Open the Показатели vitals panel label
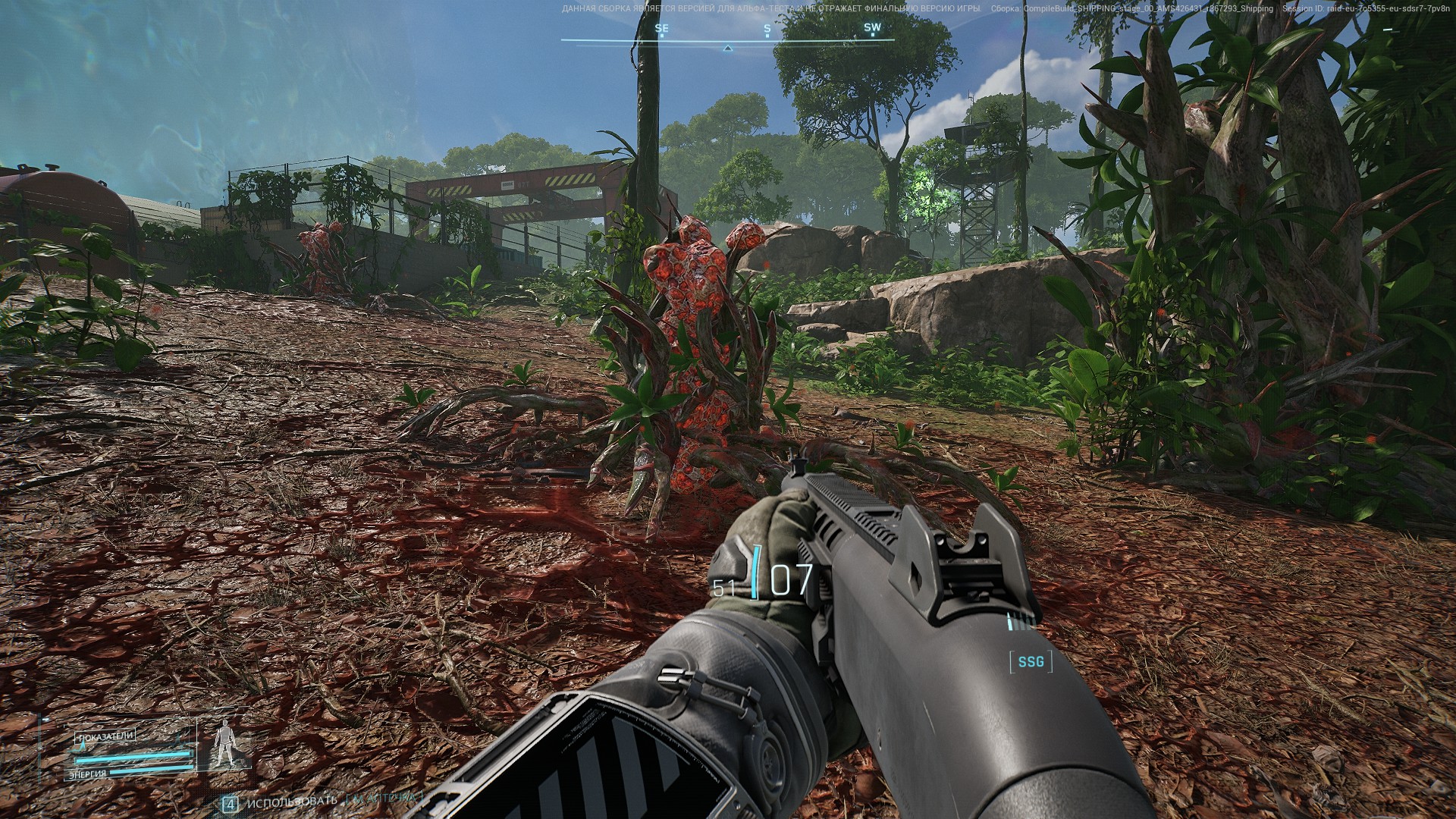The width and height of the screenshot is (1456, 819). pyautogui.click(x=105, y=736)
